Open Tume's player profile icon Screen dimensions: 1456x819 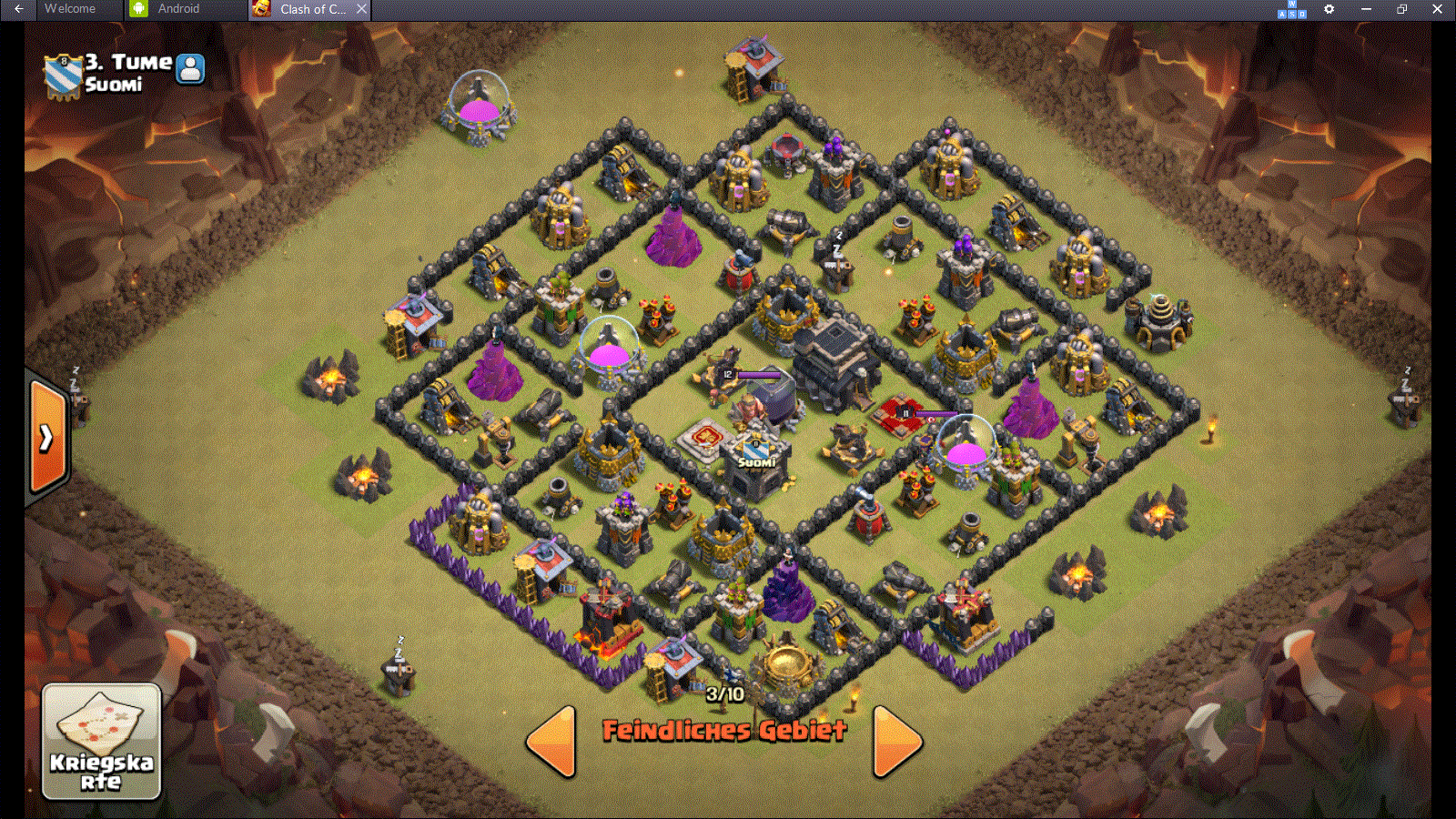(x=190, y=68)
